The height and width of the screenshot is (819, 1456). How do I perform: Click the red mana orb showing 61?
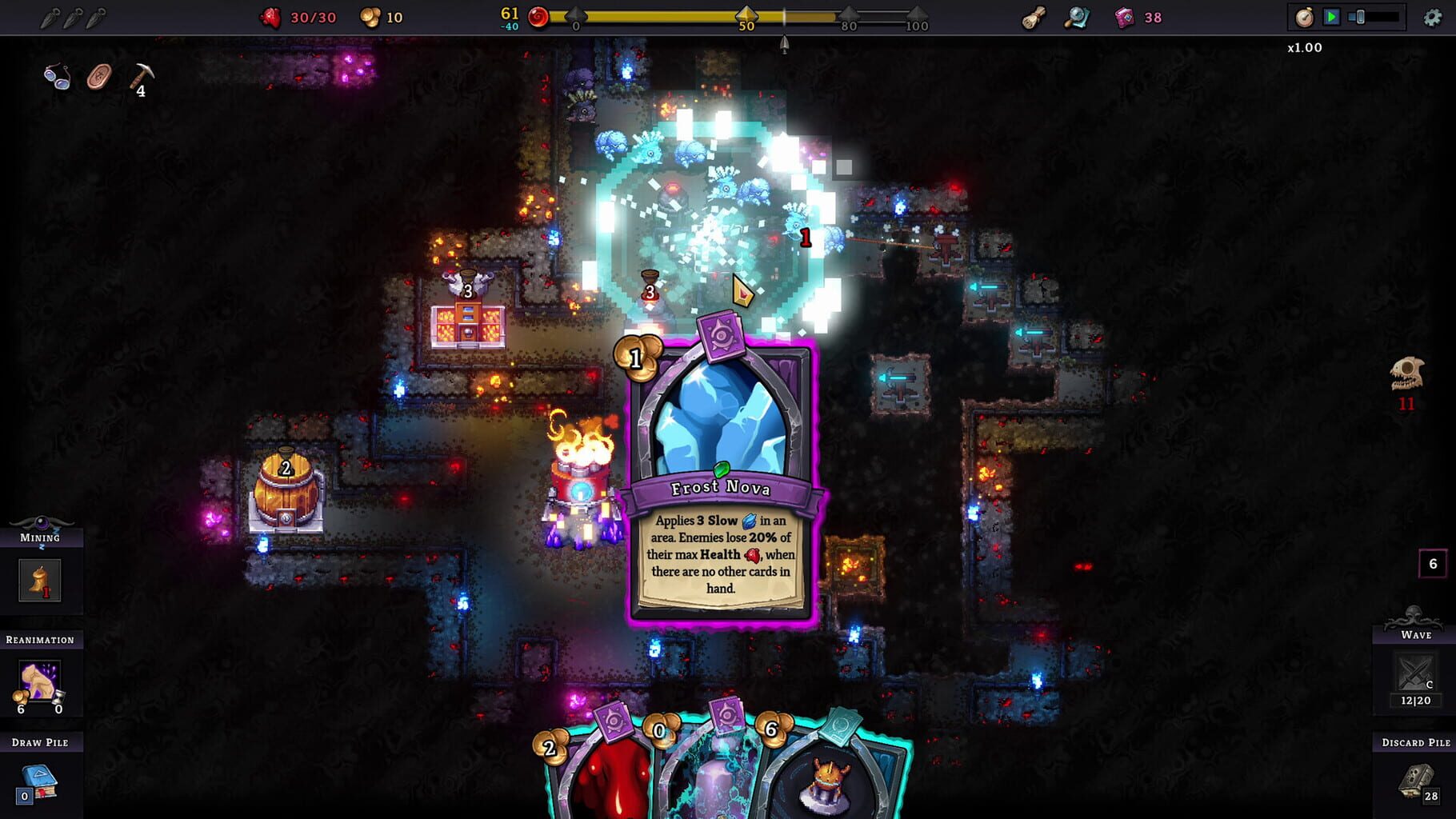click(x=538, y=15)
